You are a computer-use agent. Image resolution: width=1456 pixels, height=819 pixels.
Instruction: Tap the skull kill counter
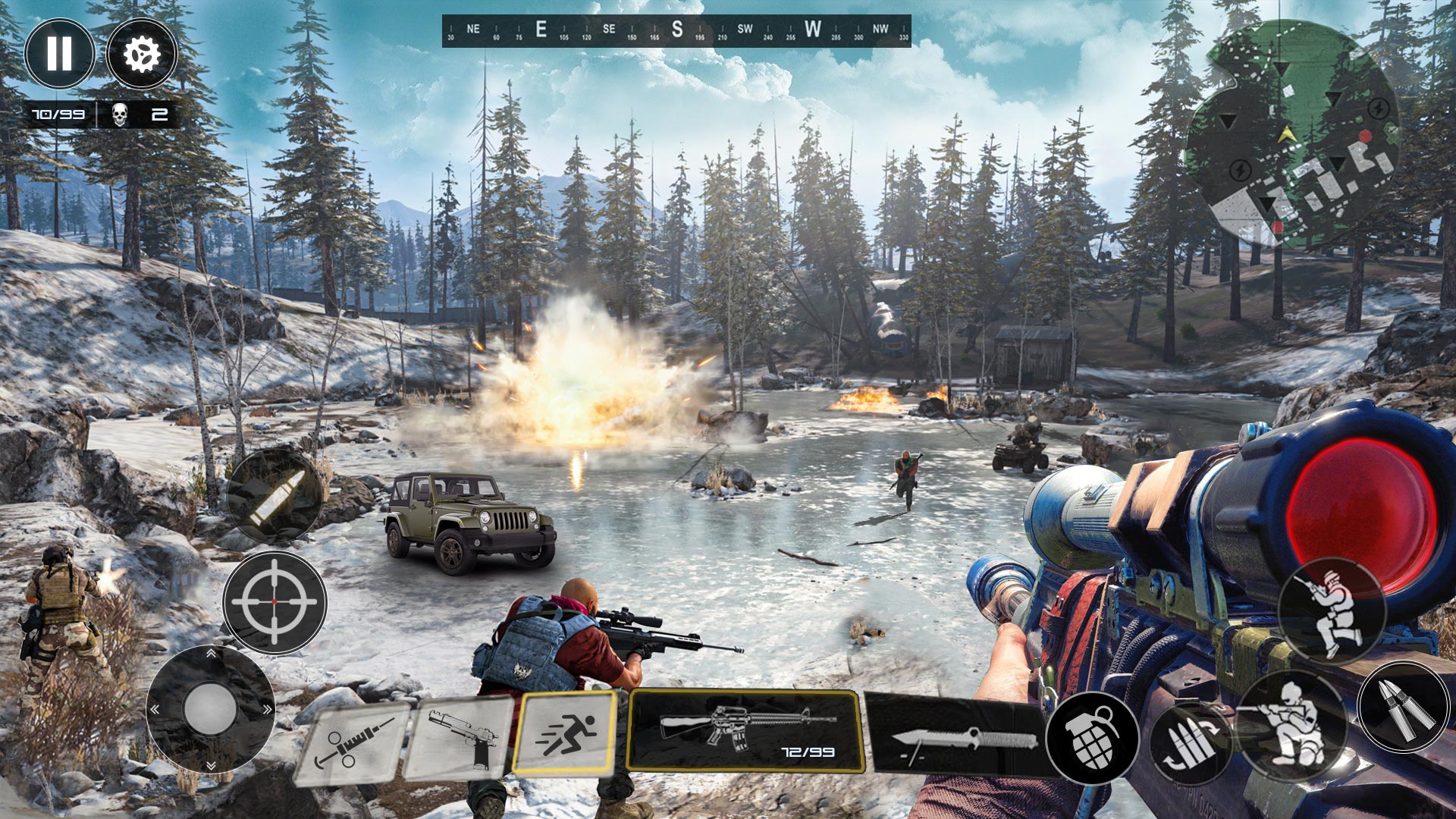coord(121,115)
